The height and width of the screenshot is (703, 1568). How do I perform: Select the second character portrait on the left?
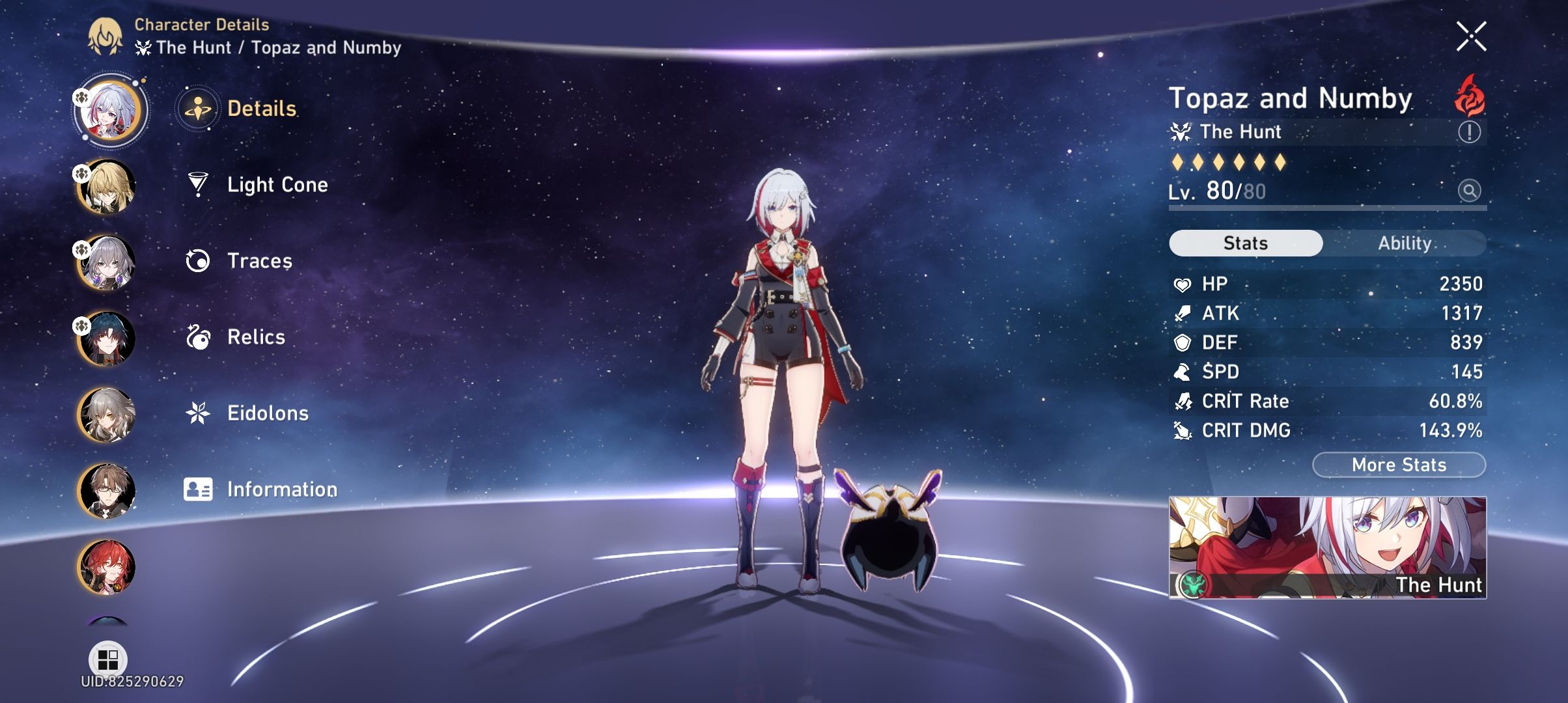point(109,185)
